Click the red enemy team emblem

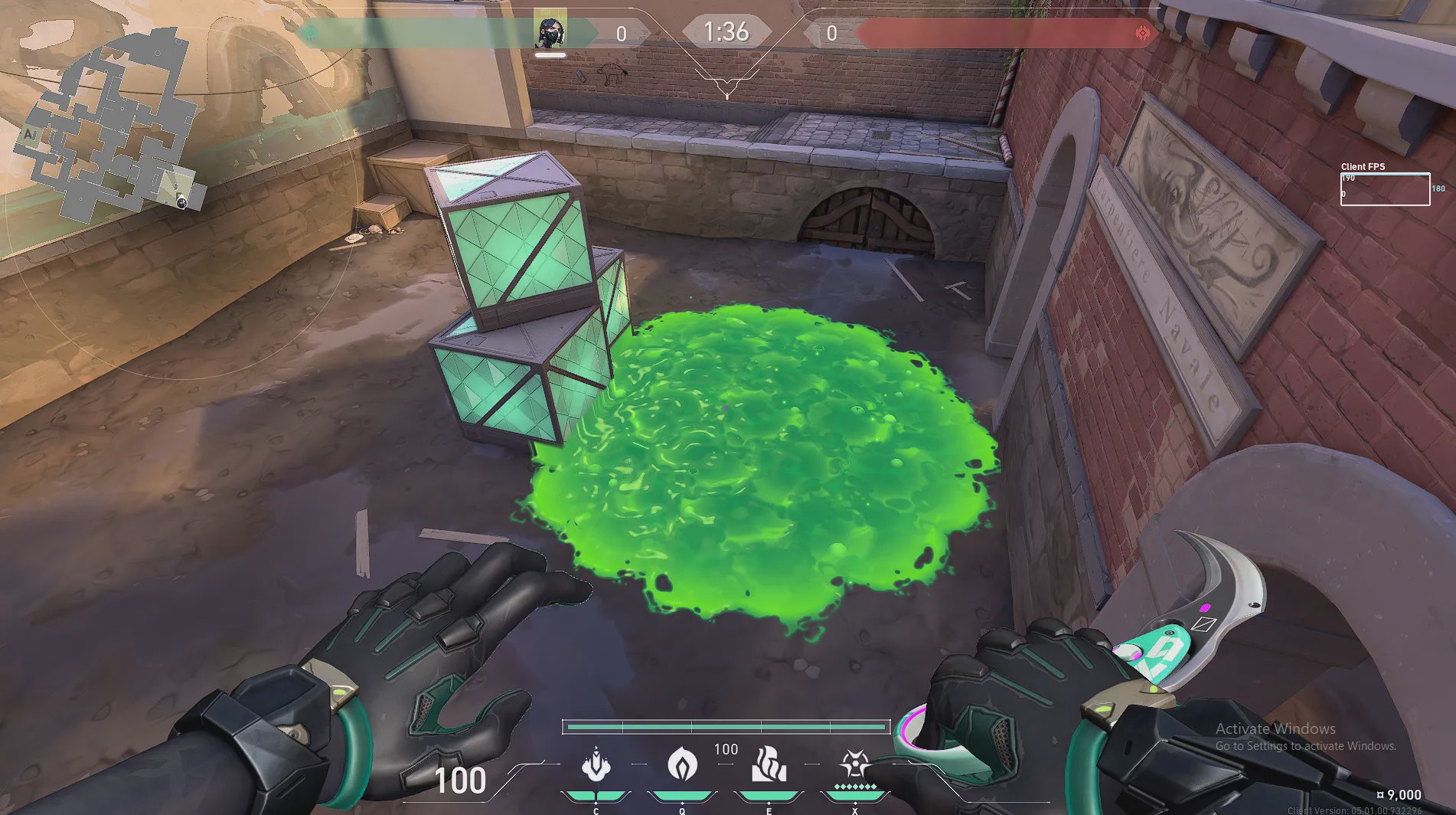click(x=1143, y=33)
